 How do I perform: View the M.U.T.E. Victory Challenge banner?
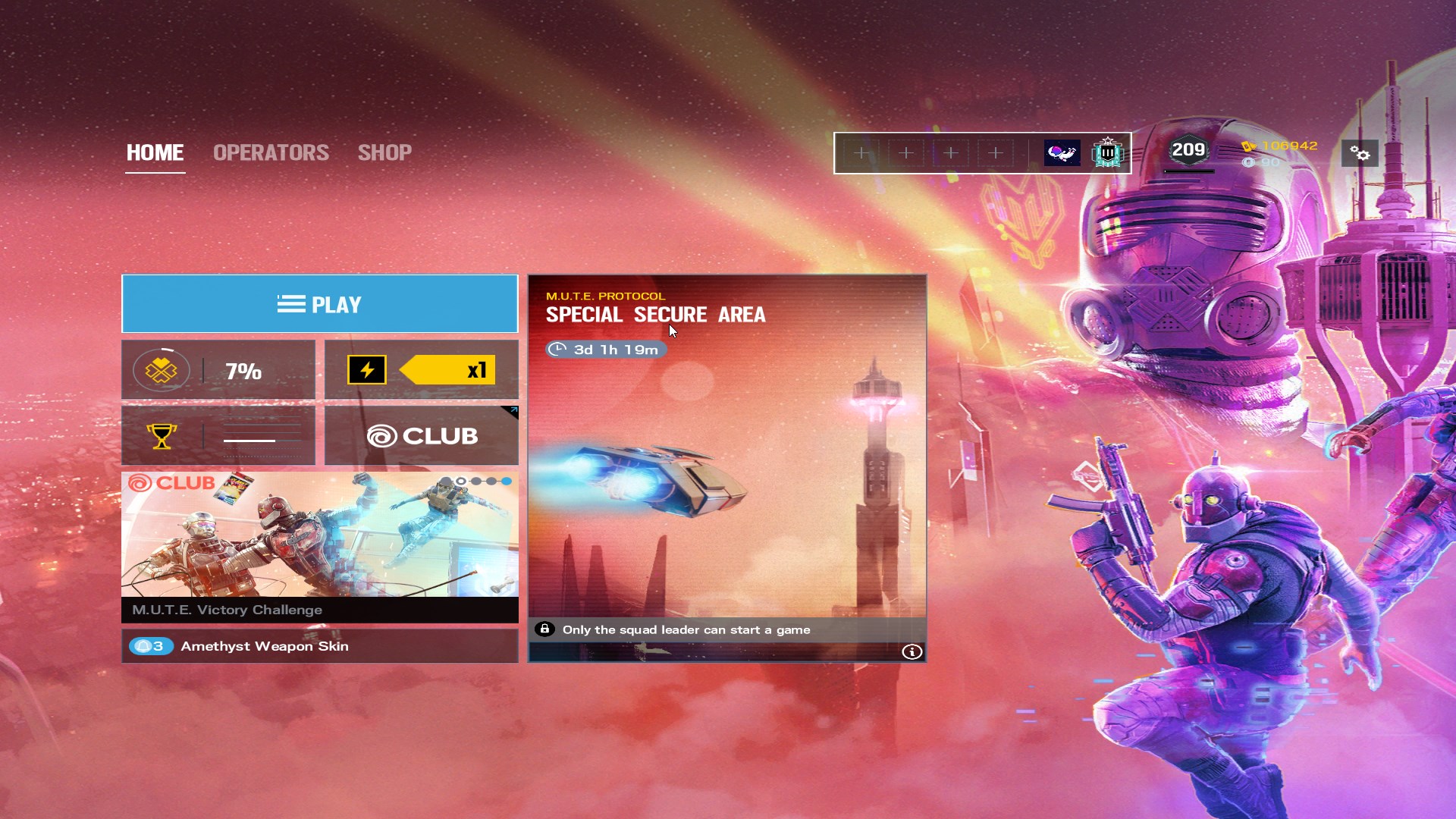point(319,546)
